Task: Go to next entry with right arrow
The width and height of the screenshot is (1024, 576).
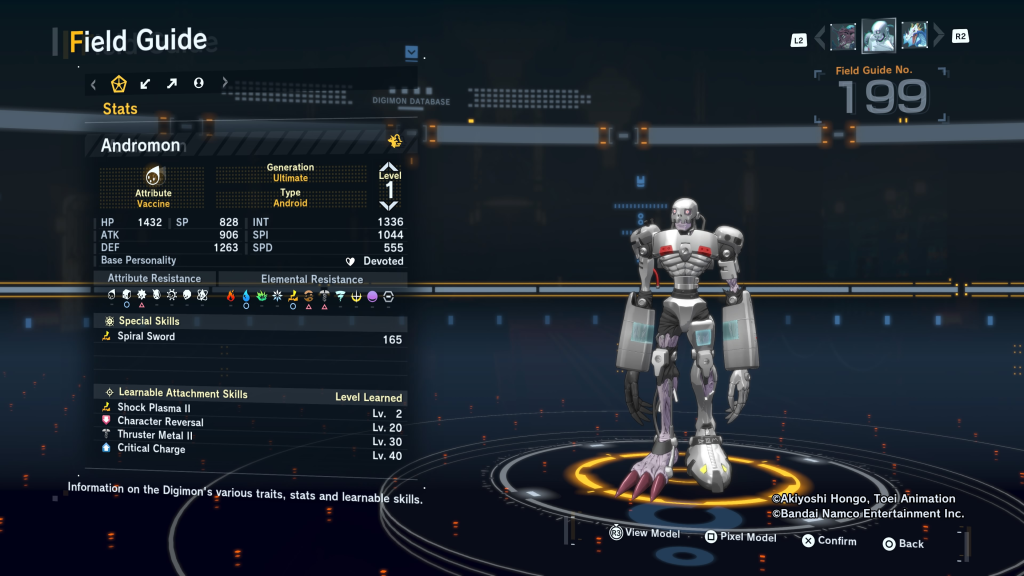Action: click(938, 37)
